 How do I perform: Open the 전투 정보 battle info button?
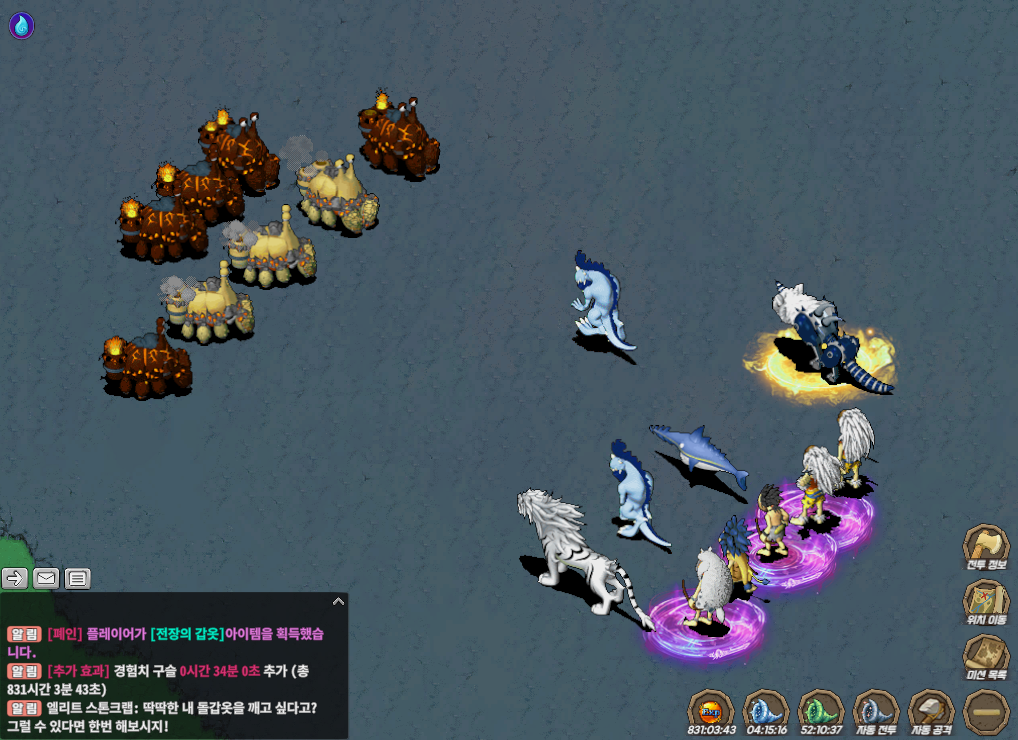pos(985,550)
